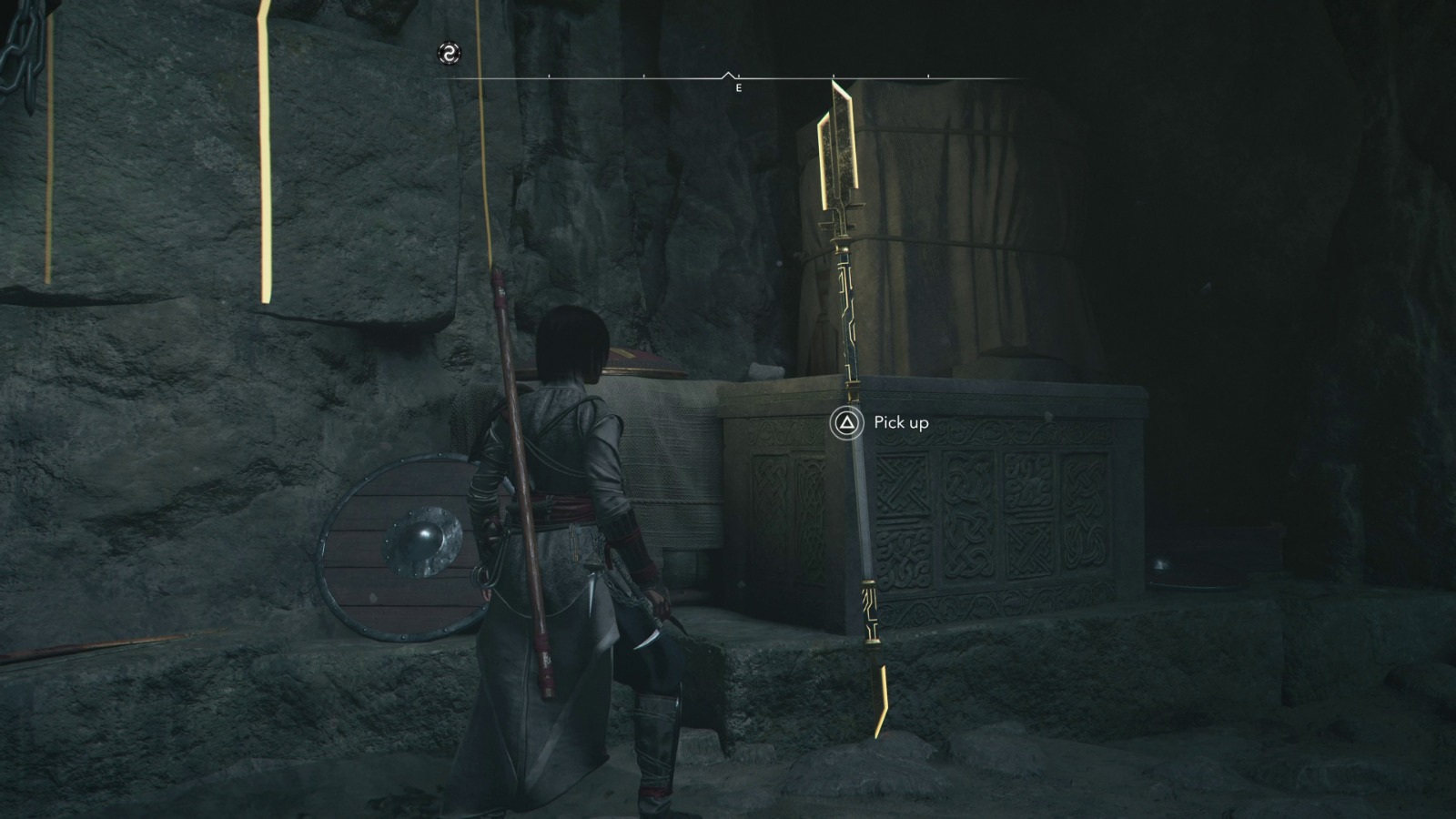Activate the Pick up interaction prompt

[x=874, y=421]
